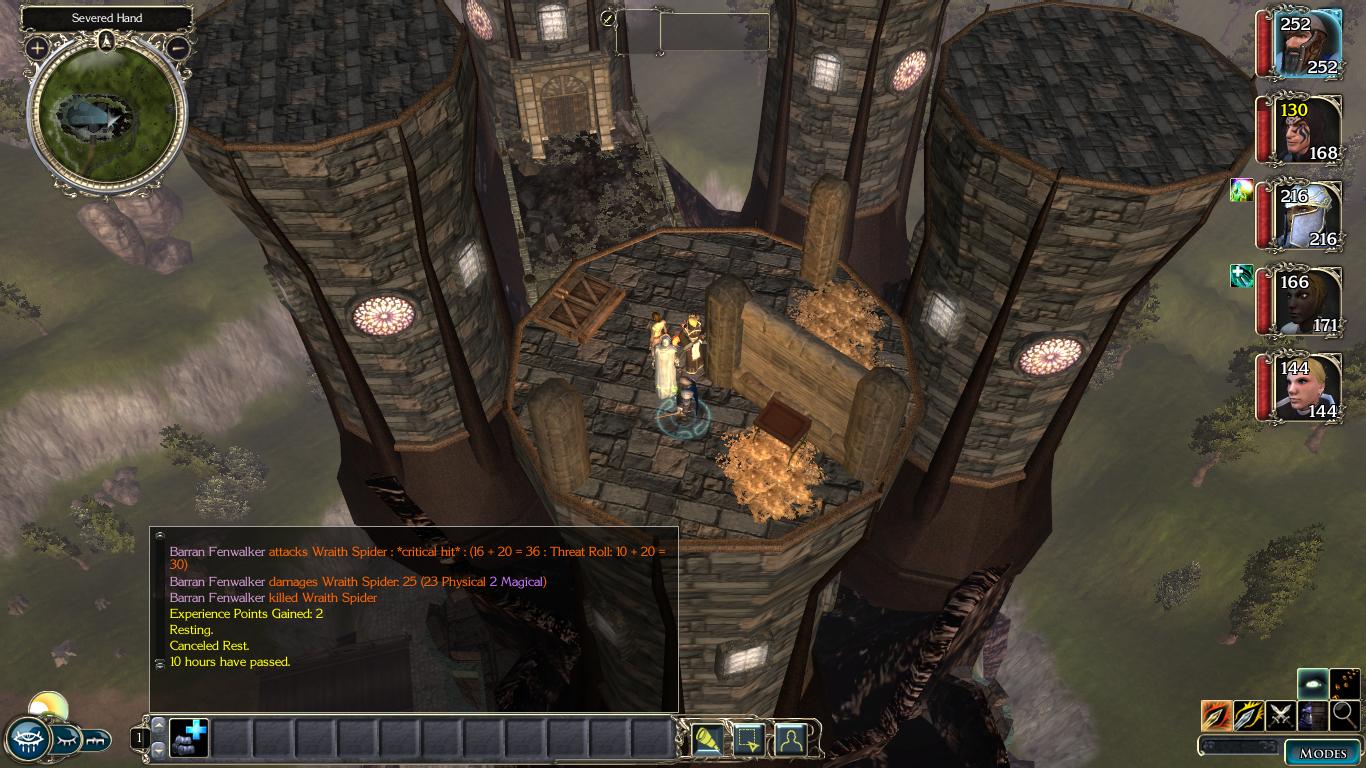Click the circular Severed Hand minimap

pyautogui.click(x=107, y=115)
